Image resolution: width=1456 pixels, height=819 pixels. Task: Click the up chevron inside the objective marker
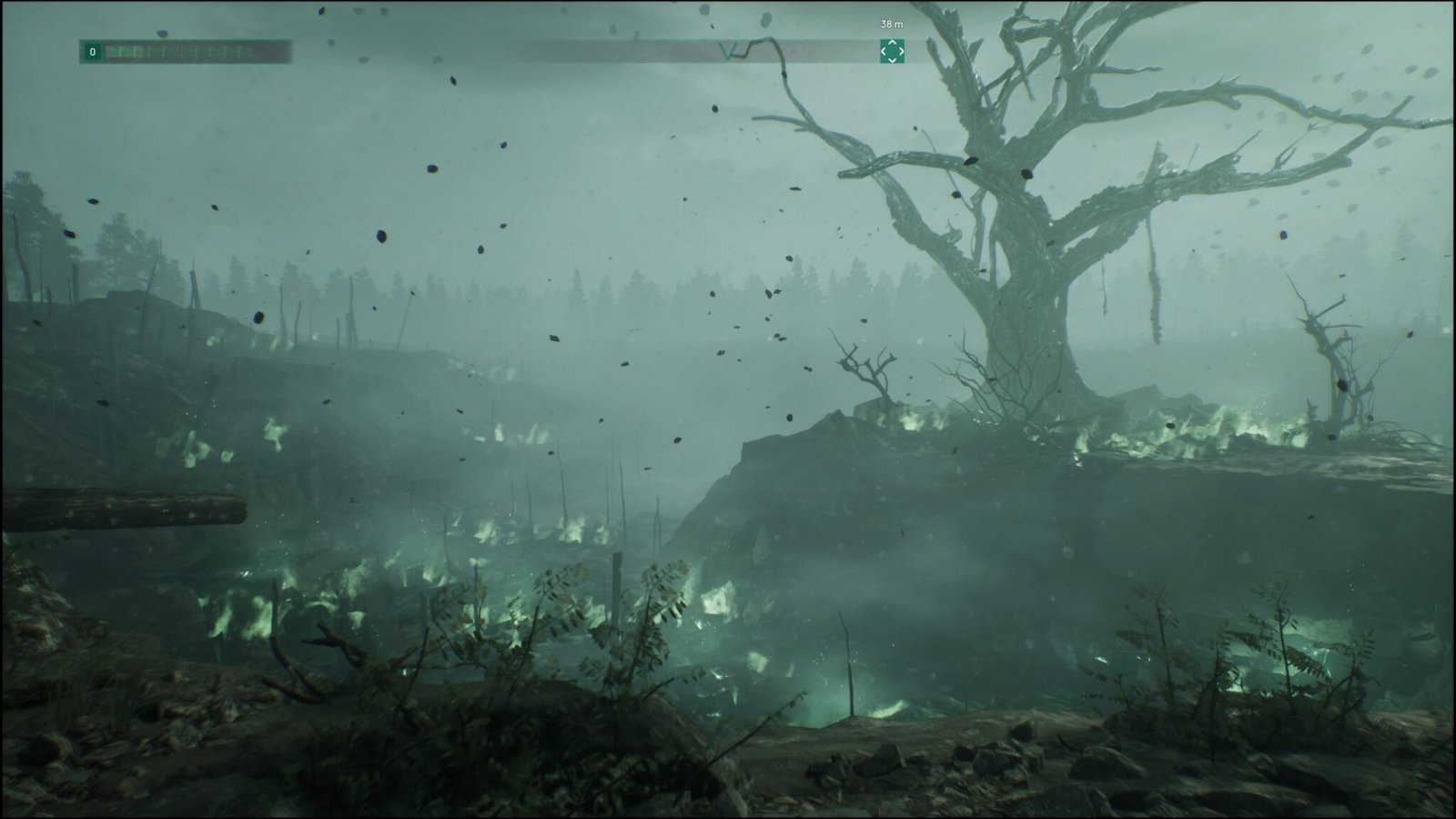click(892, 44)
